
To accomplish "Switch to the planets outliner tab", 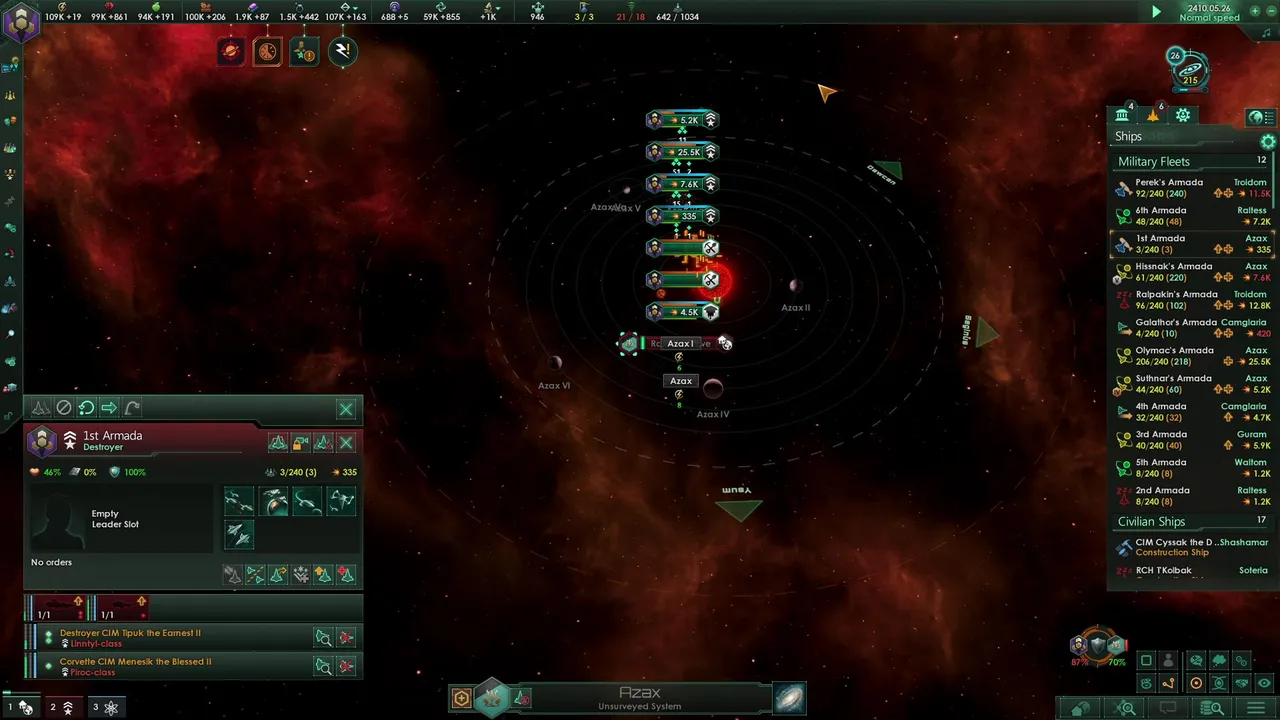I will tap(1122, 116).
